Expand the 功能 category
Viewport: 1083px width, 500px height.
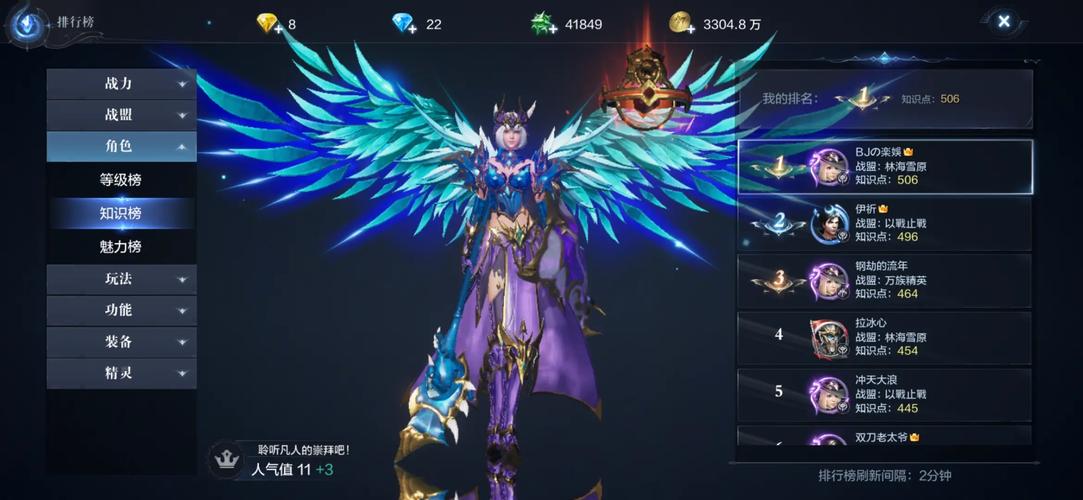coord(121,310)
